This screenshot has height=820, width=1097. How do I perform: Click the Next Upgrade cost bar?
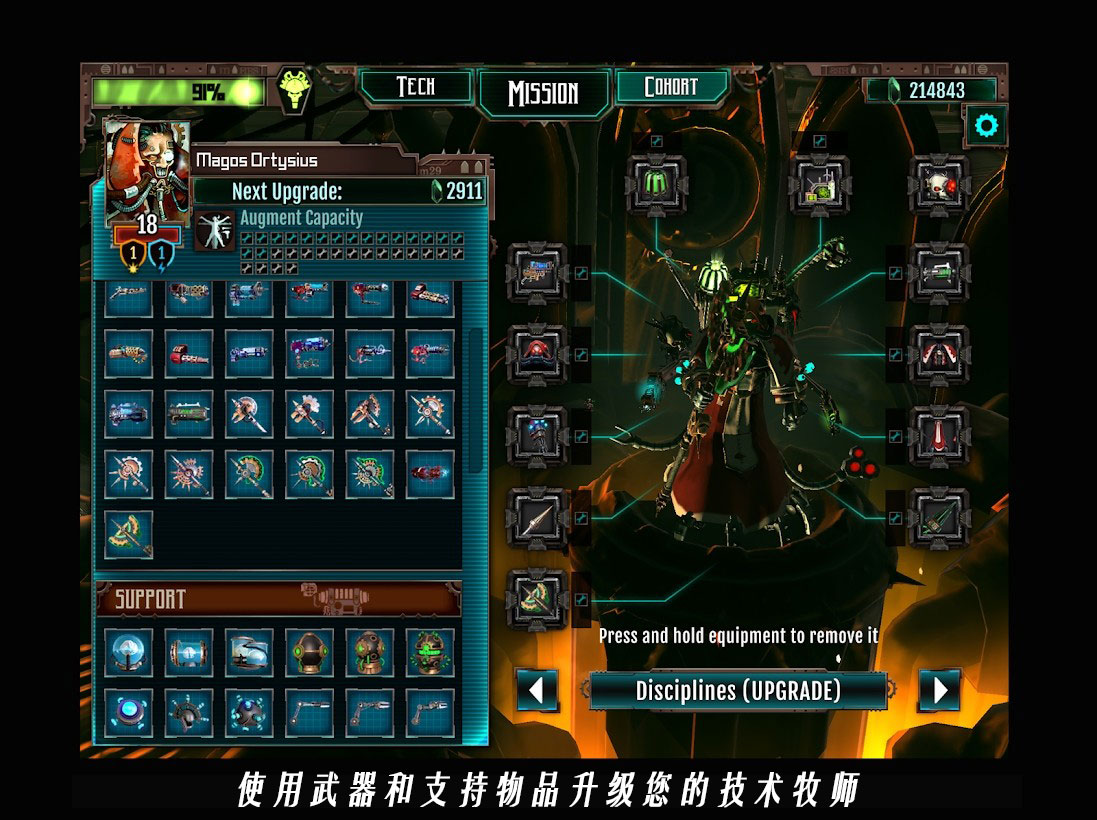[x=340, y=191]
